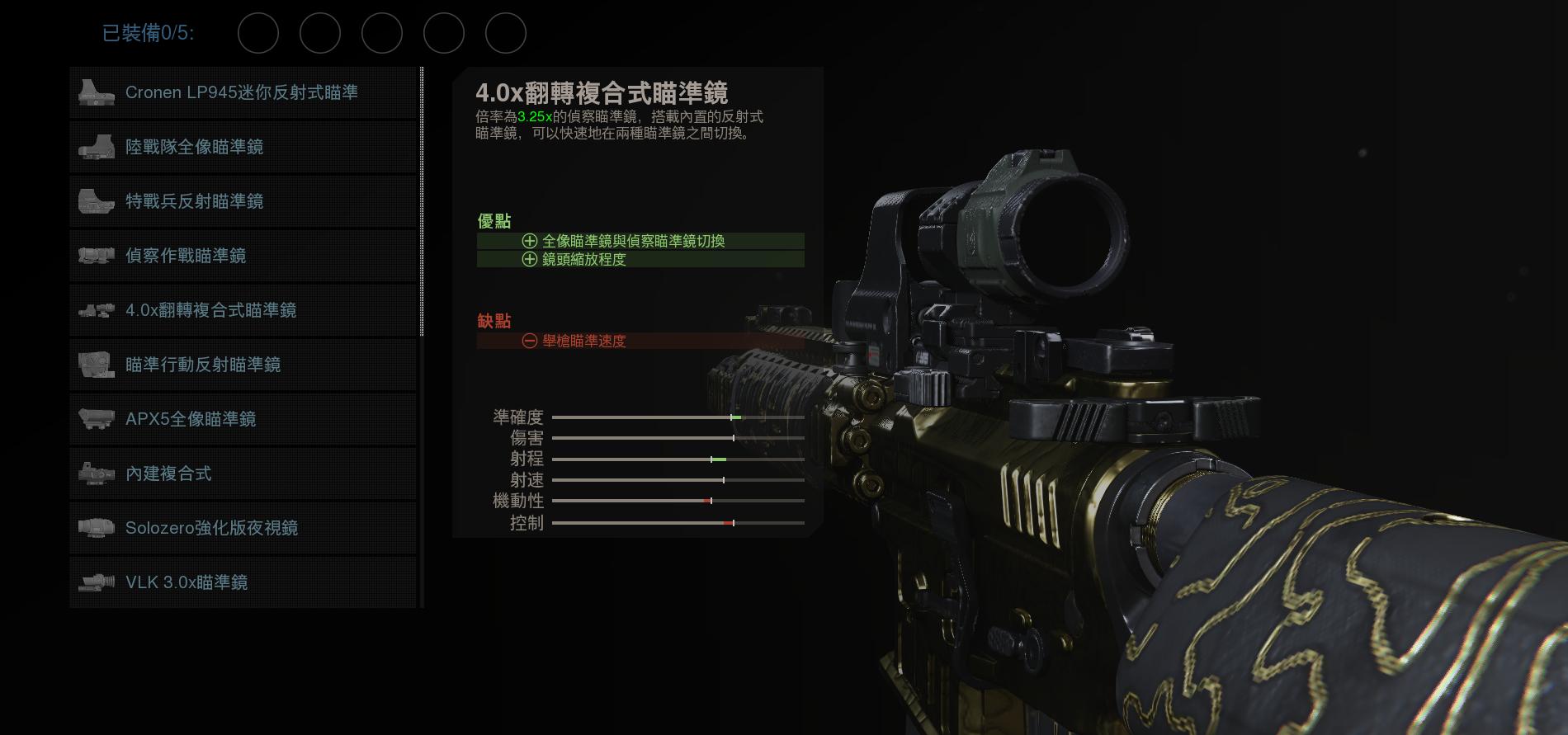1568x735 pixels.
Task: Click the 瞄準行動反射瞄準鏡 icon
Action: coord(97,365)
